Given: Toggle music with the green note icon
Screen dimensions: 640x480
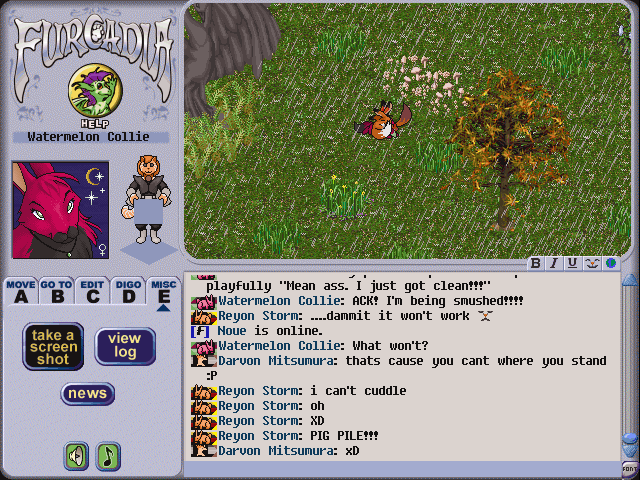Looking at the screenshot, I should [x=107, y=456].
